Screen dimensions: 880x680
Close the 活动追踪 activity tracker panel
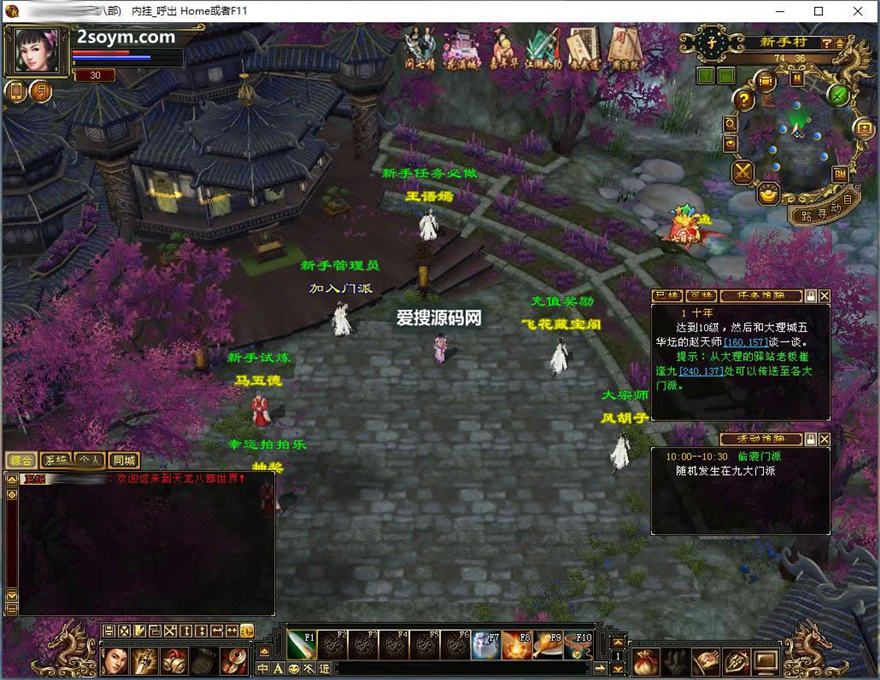click(x=825, y=439)
